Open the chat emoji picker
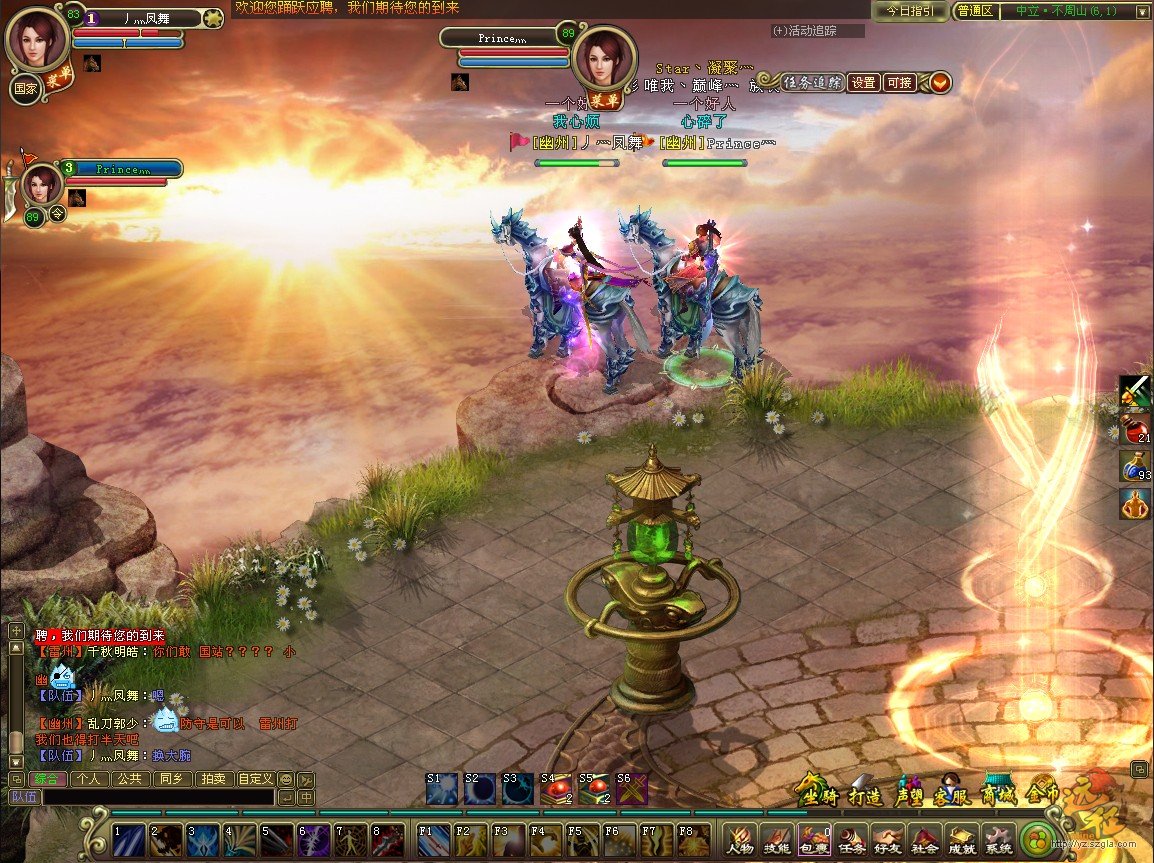Image resolution: width=1154 pixels, height=863 pixels. pyautogui.click(x=286, y=780)
